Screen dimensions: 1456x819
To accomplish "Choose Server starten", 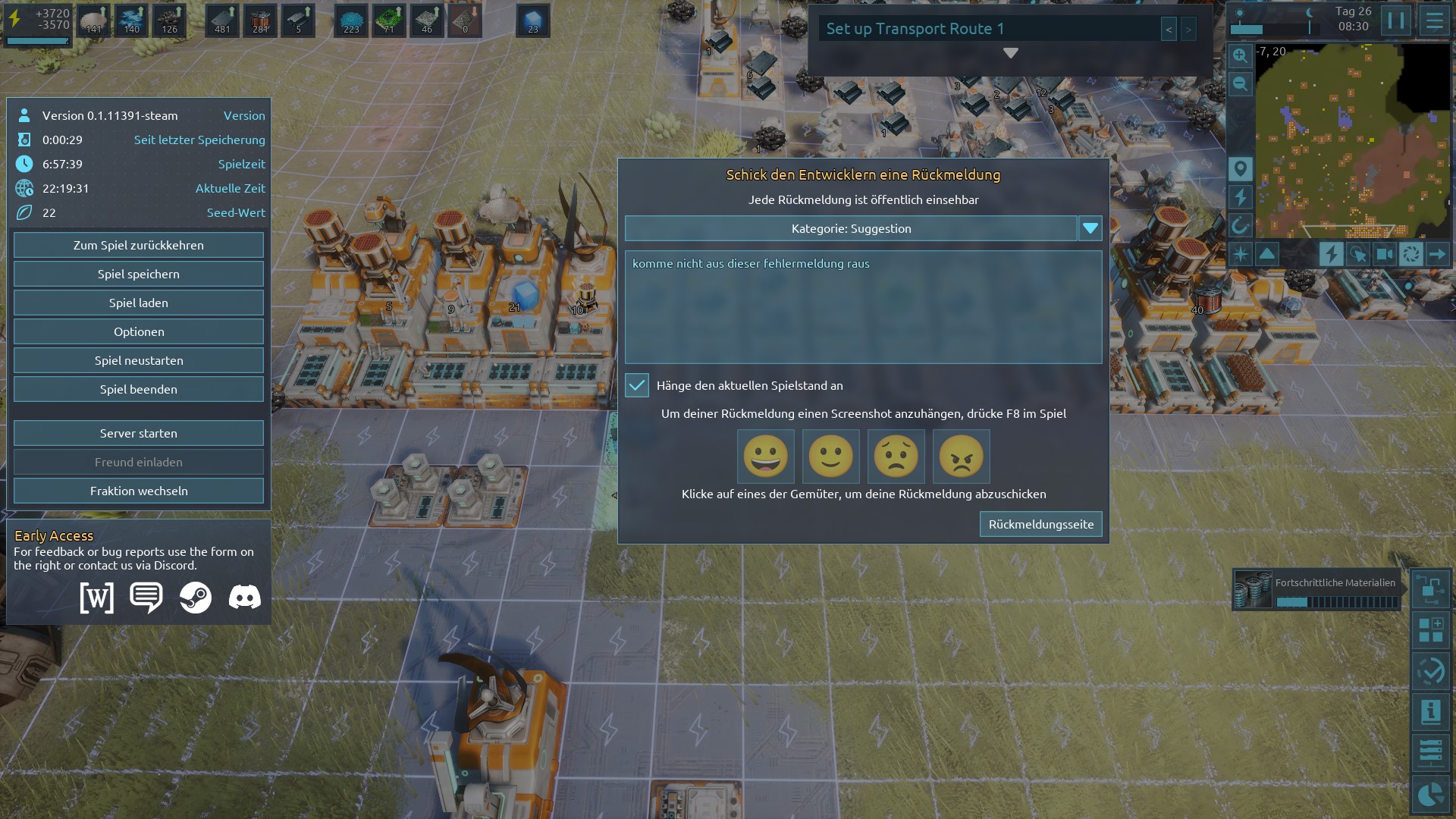I will pyautogui.click(x=139, y=433).
